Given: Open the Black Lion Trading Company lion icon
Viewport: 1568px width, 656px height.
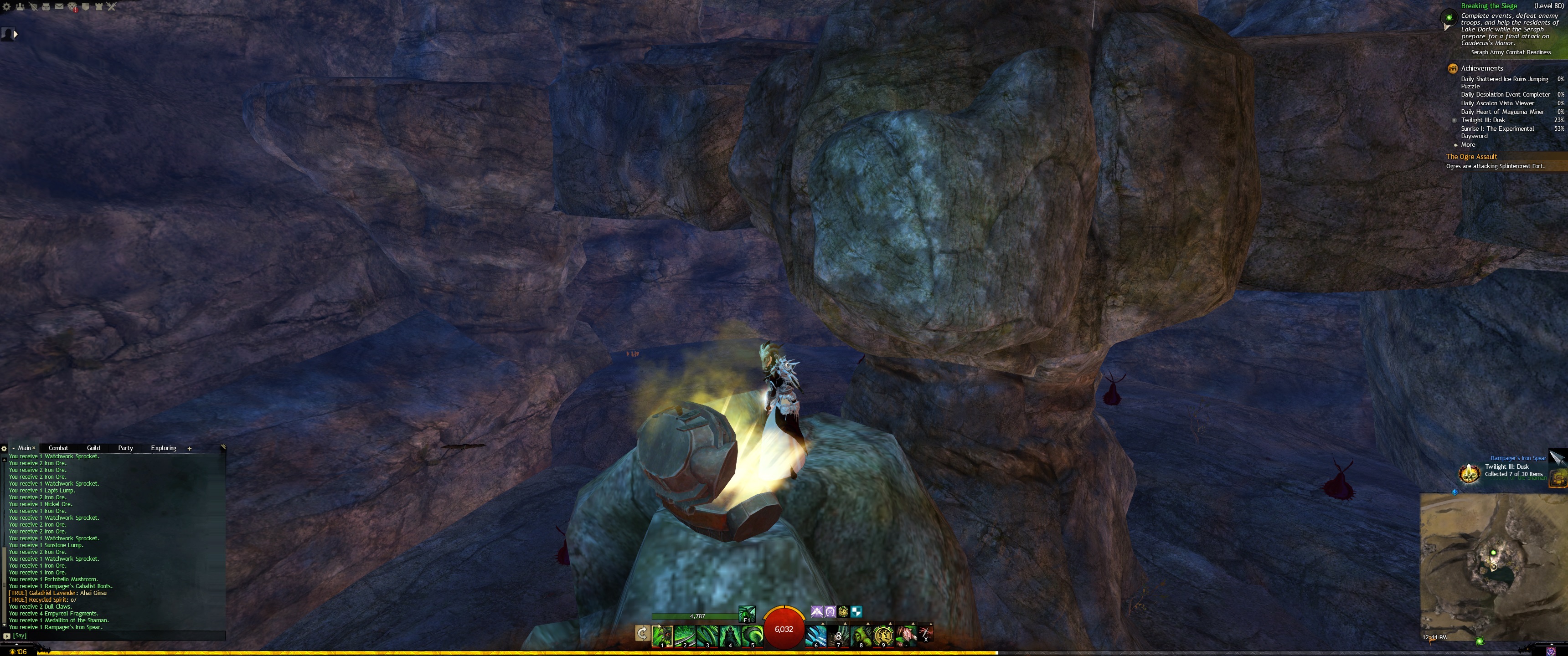Looking at the screenshot, I should 72,7.
